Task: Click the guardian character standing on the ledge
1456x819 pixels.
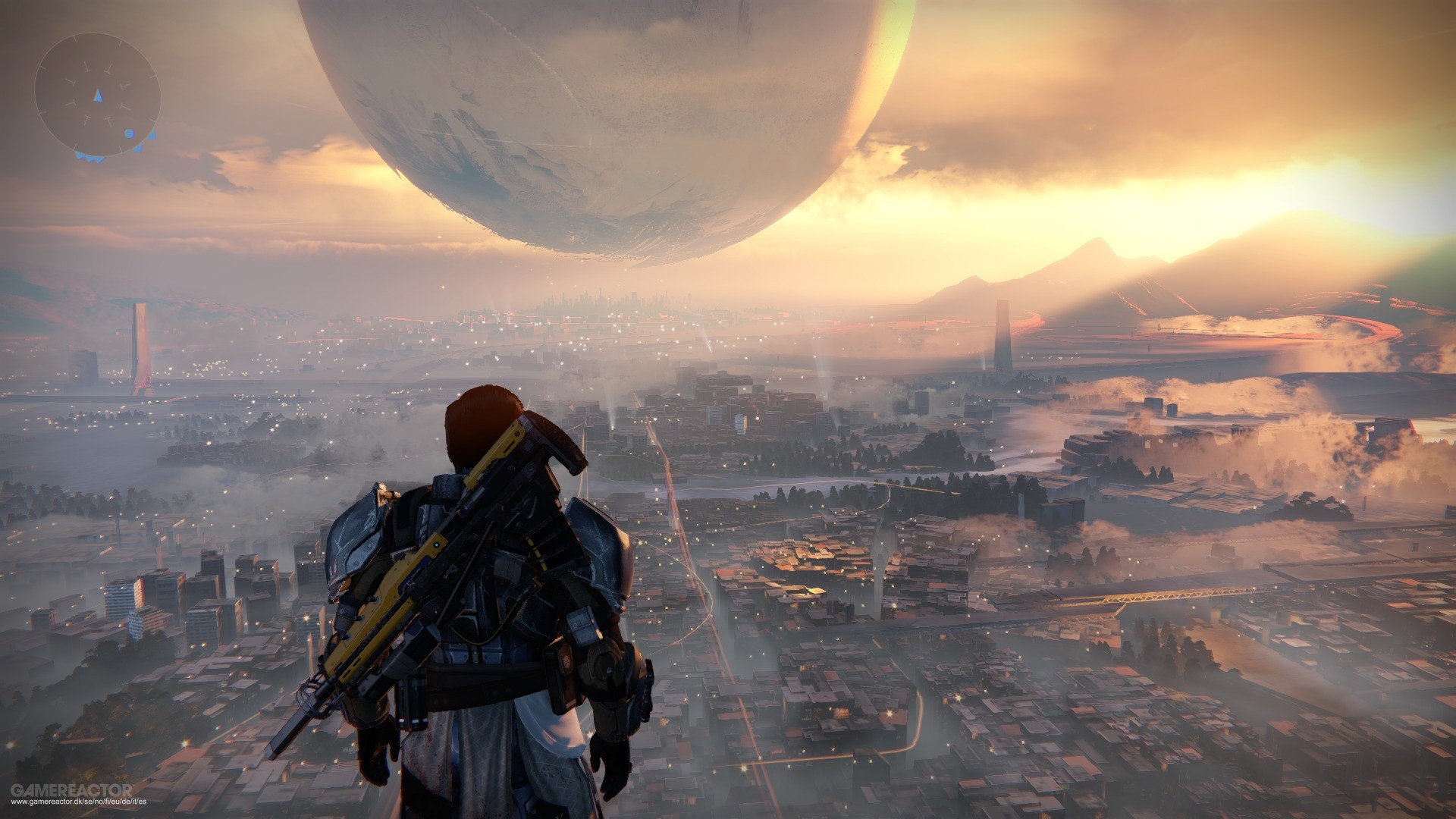Action: pos(485,607)
